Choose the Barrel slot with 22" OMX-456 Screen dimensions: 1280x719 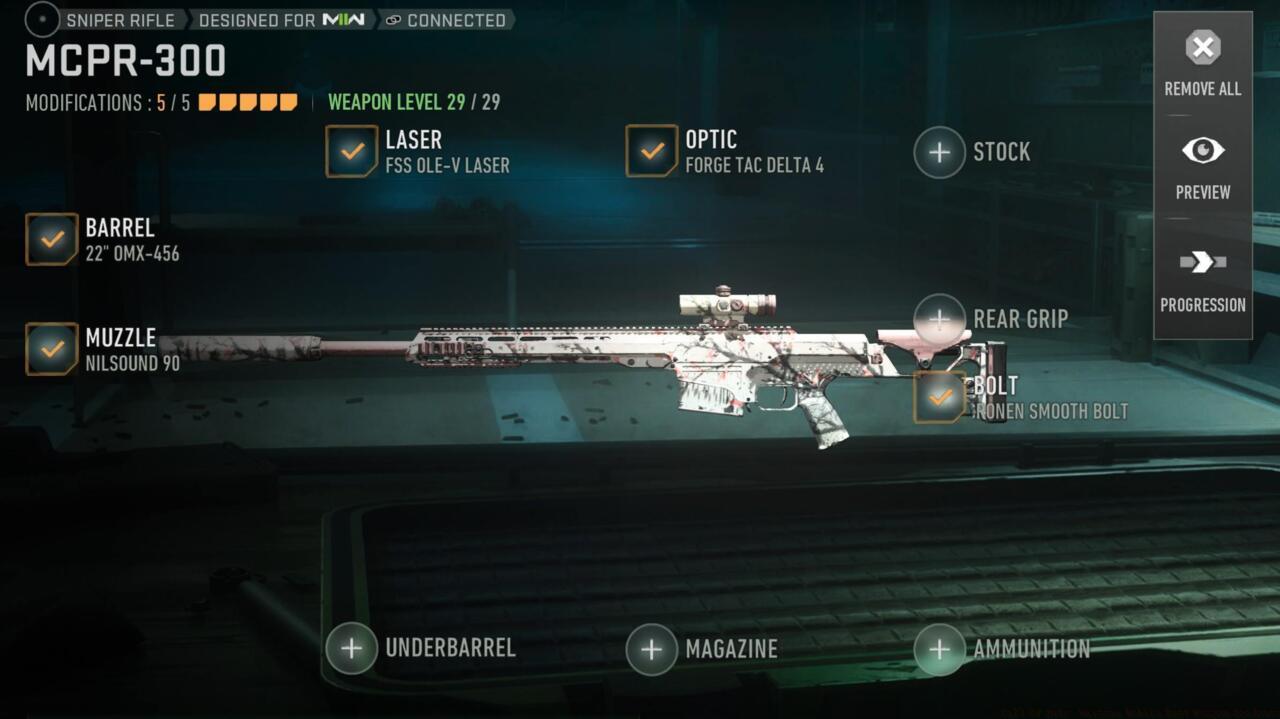[x=52, y=239]
